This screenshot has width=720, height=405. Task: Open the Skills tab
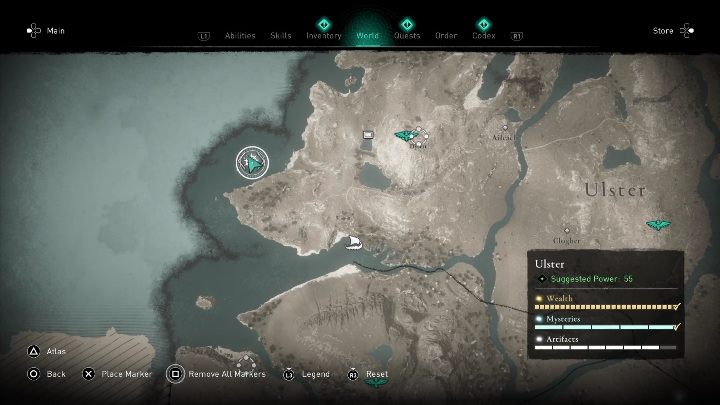tap(281, 35)
